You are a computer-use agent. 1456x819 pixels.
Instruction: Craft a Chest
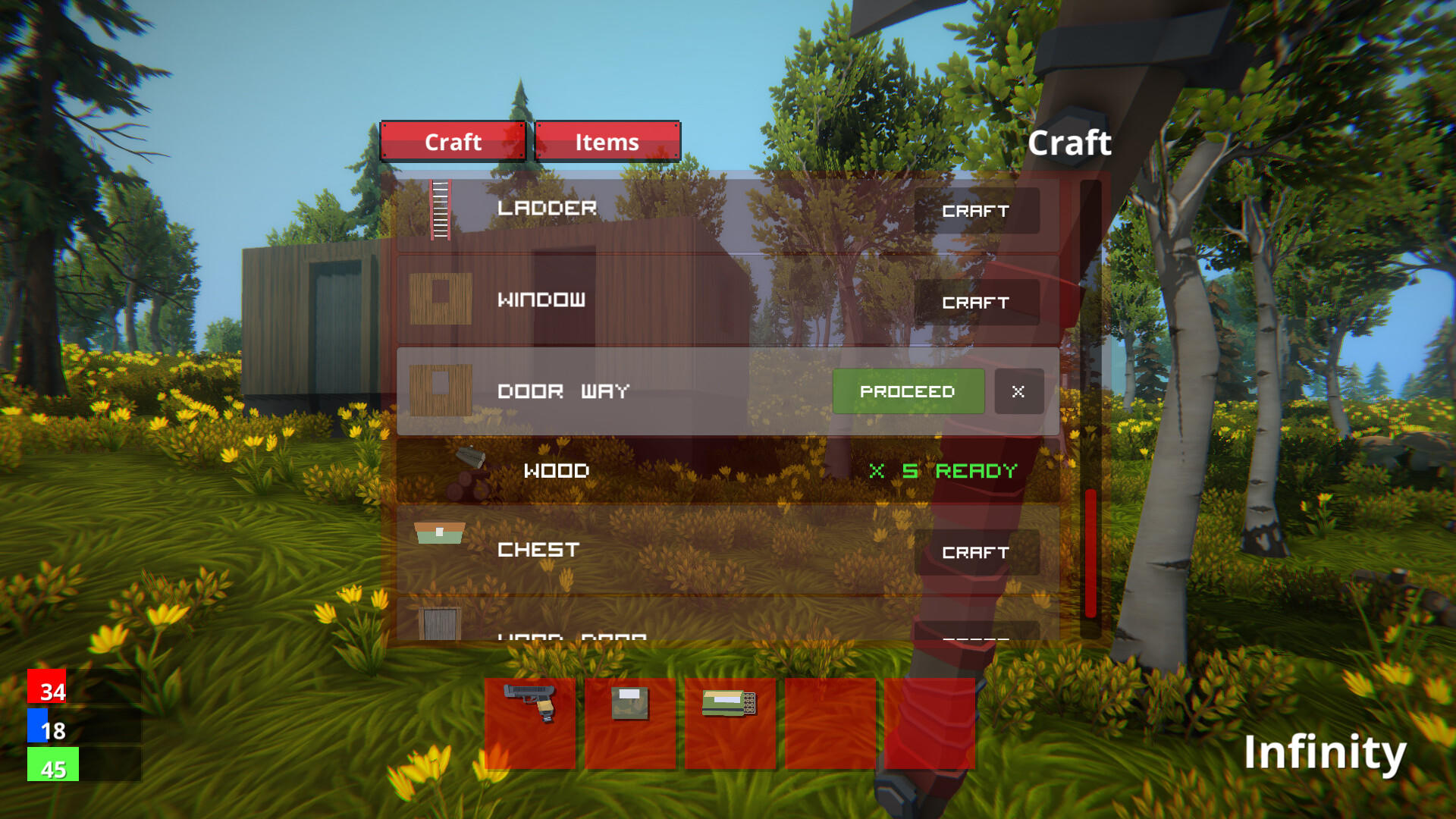(x=977, y=553)
